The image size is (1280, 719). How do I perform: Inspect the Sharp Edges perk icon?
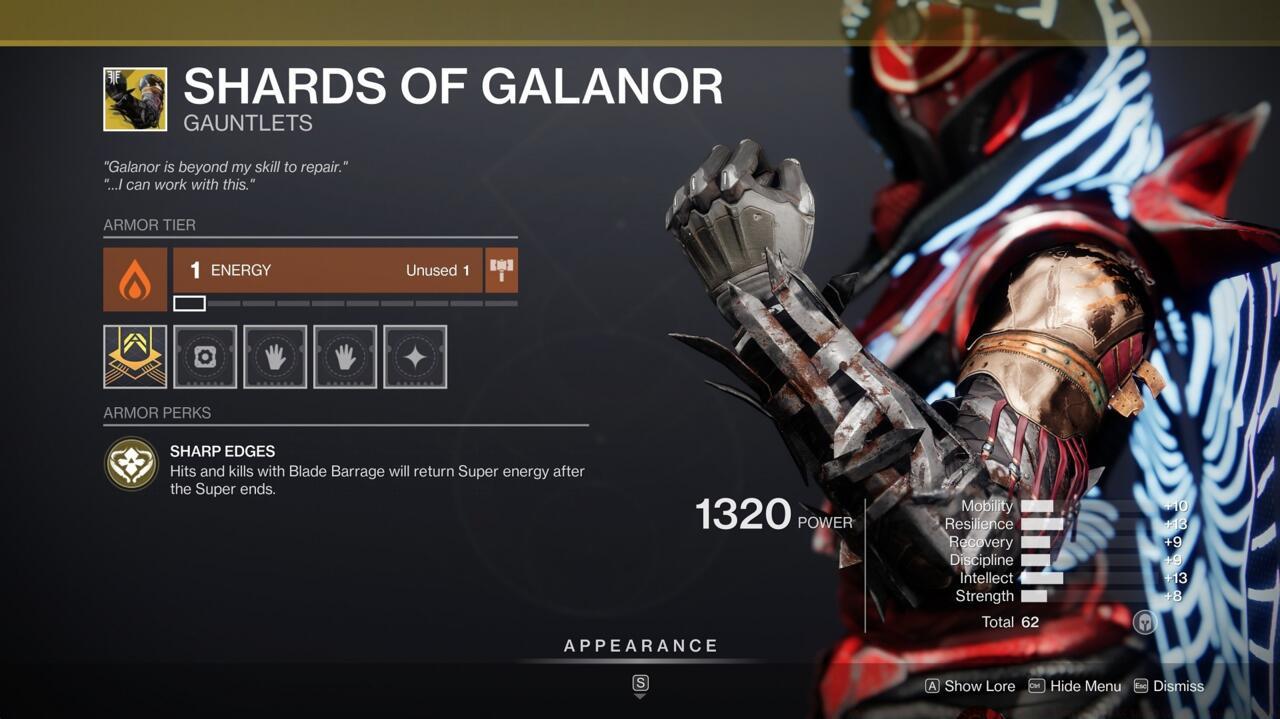point(132,464)
